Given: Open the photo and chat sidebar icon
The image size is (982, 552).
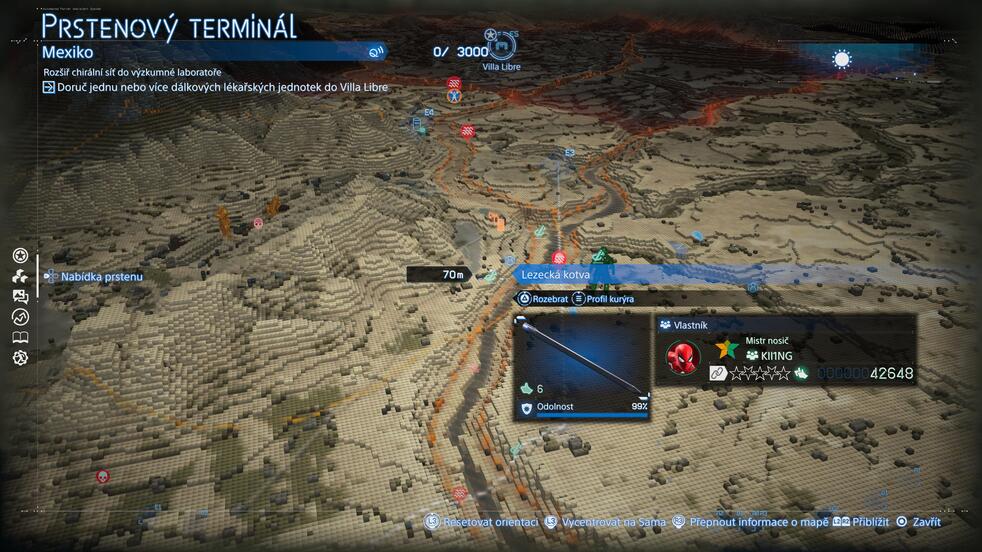Looking at the screenshot, I should pyautogui.click(x=20, y=297).
